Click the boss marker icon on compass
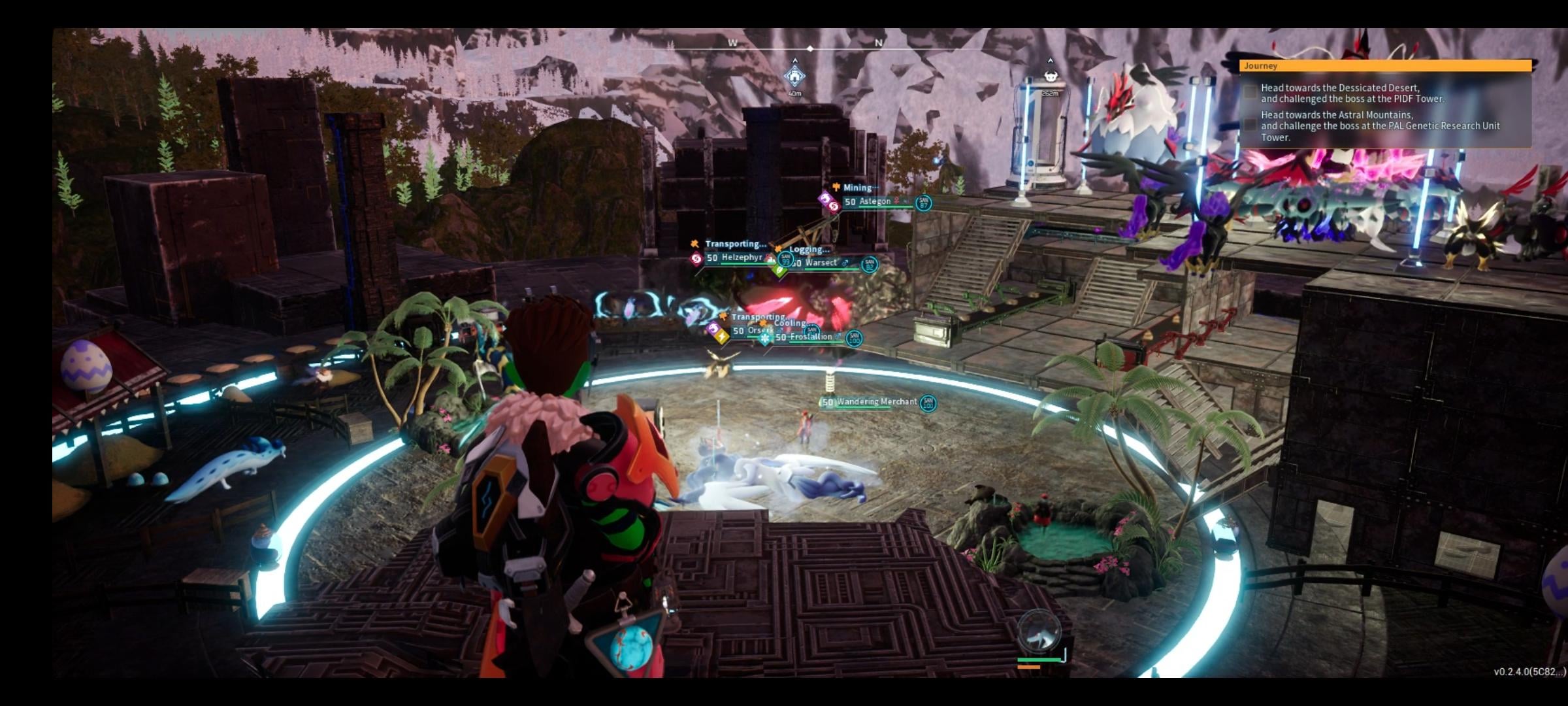Screen dimensions: 1568x706 point(1050,76)
